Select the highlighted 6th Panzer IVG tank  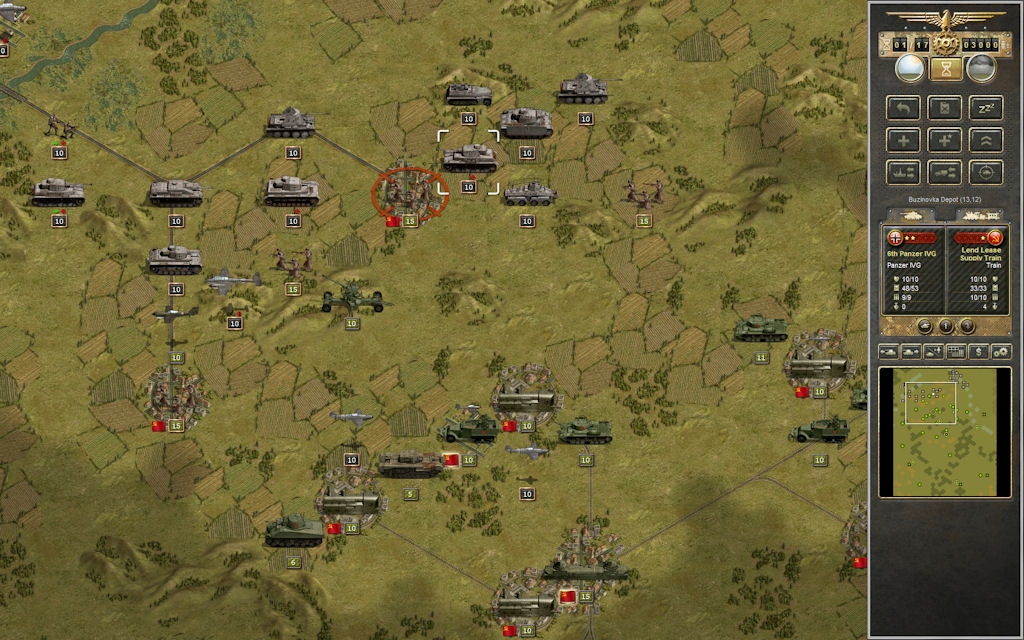click(x=468, y=157)
